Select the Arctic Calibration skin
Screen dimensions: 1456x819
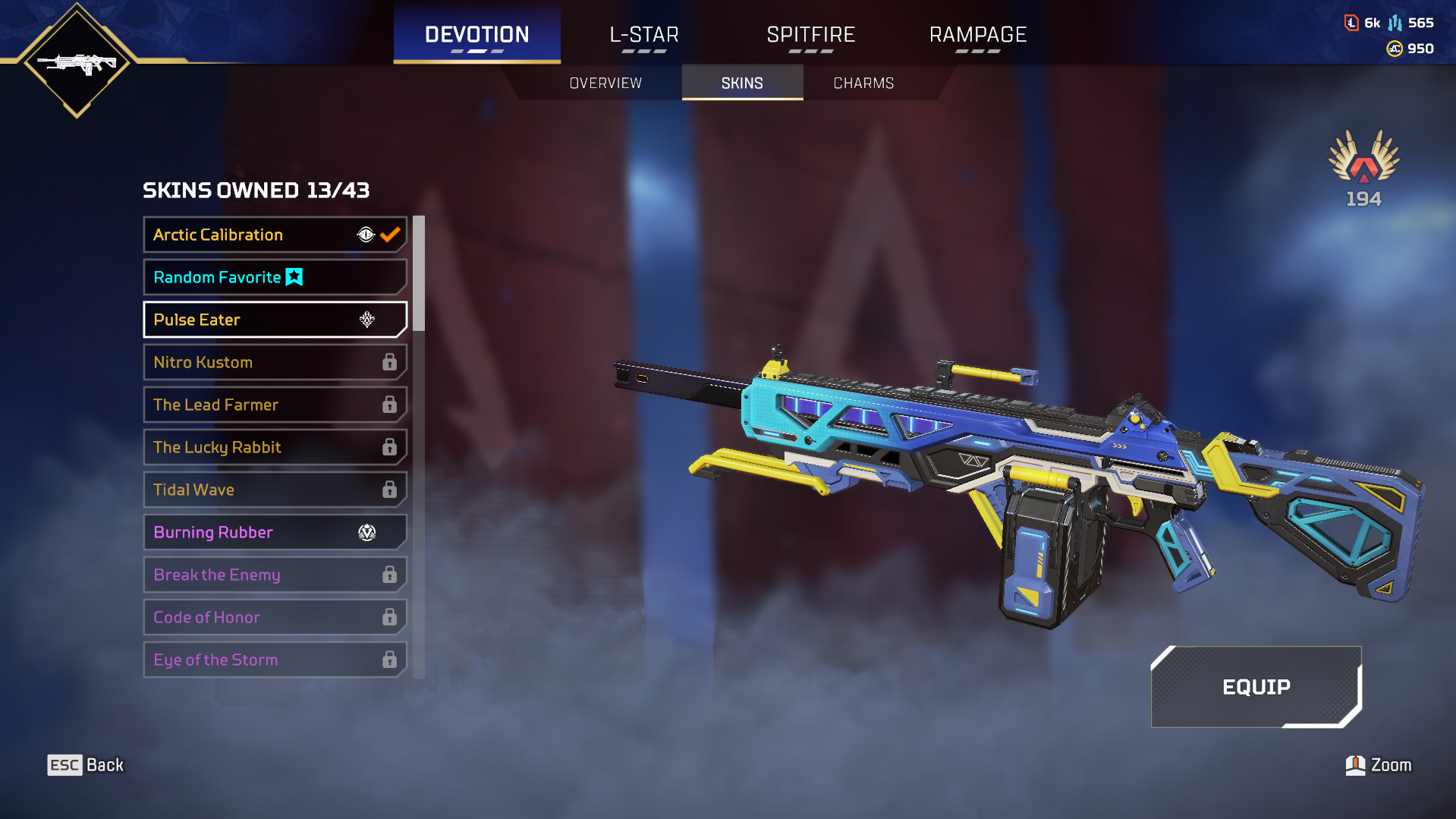(275, 235)
